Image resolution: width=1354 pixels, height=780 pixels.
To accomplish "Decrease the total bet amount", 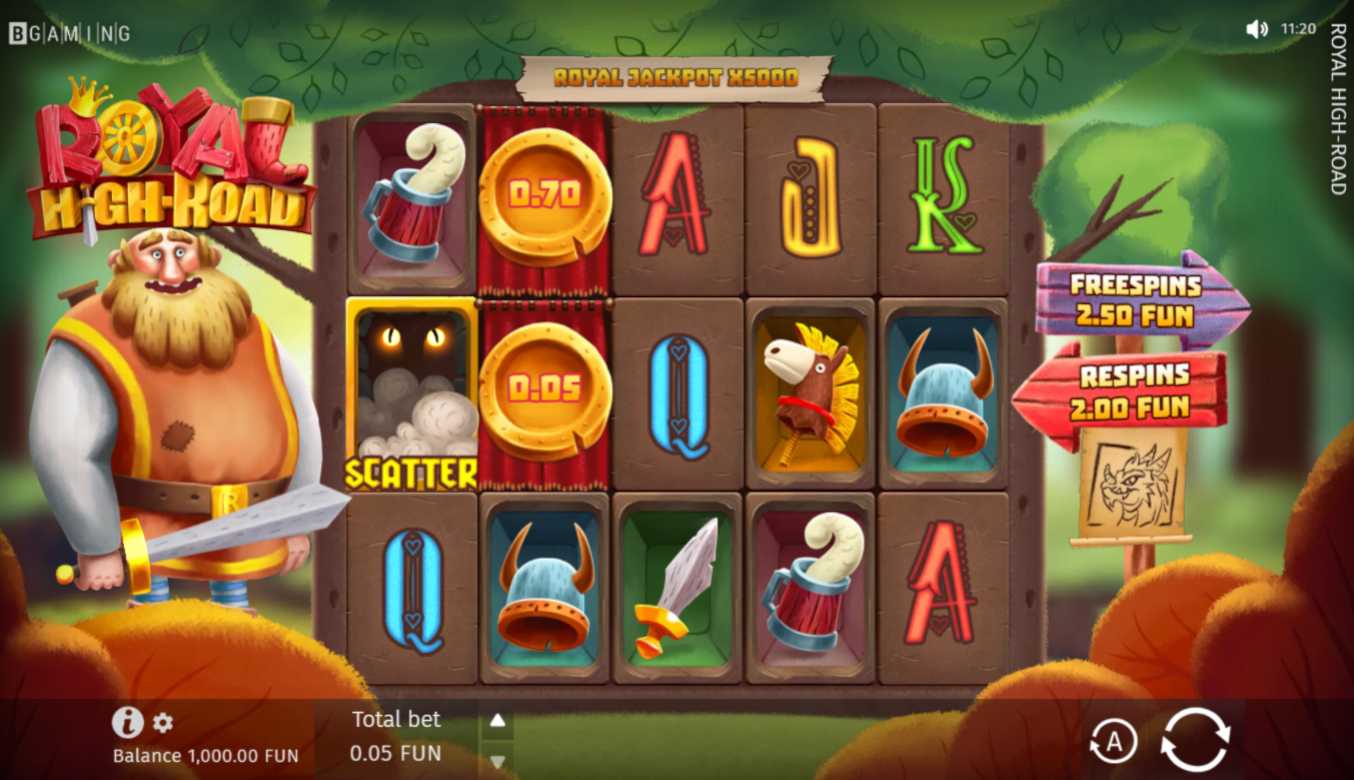I will pyautogui.click(x=497, y=762).
